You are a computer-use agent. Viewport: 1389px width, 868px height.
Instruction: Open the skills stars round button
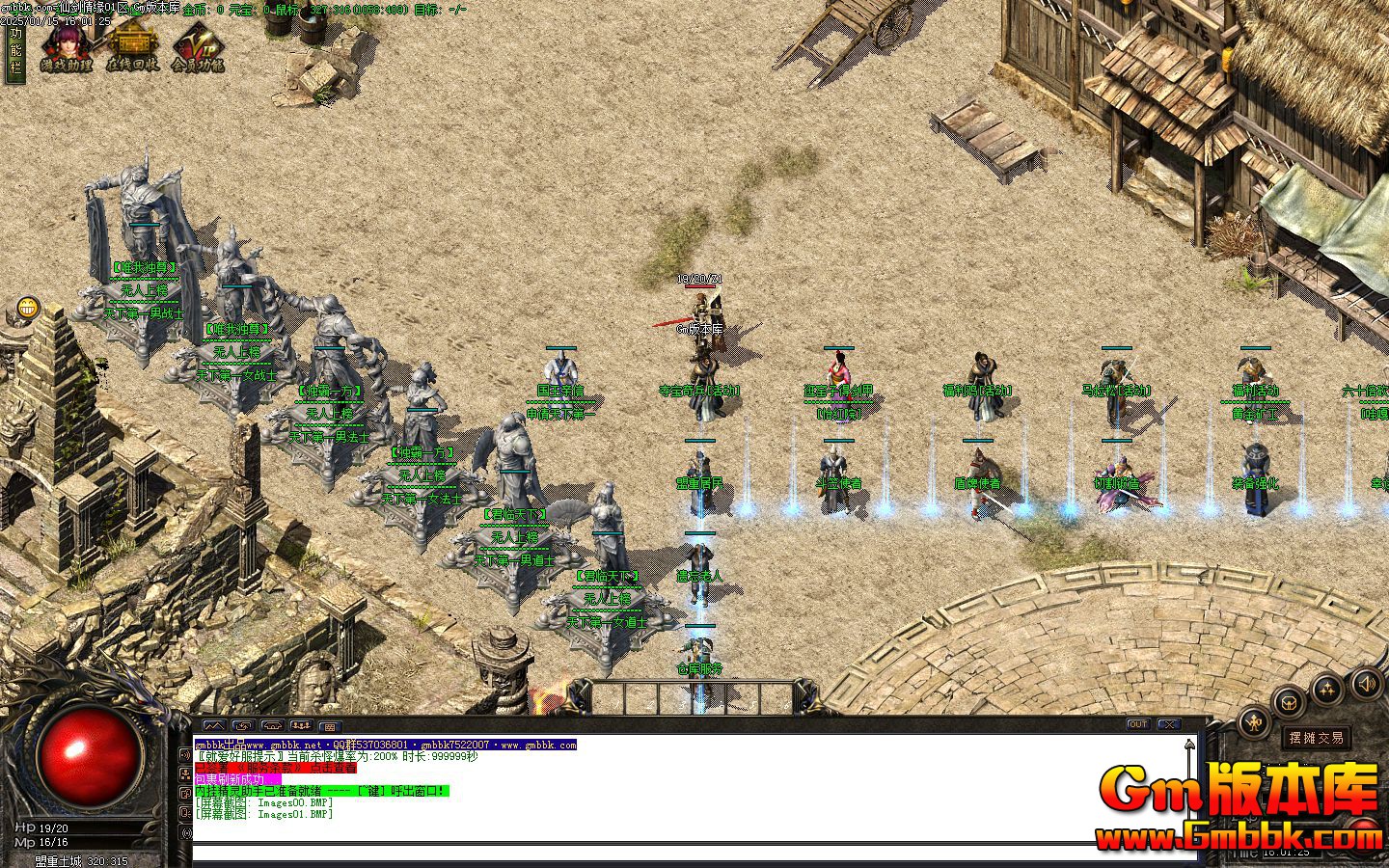click(x=1328, y=689)
